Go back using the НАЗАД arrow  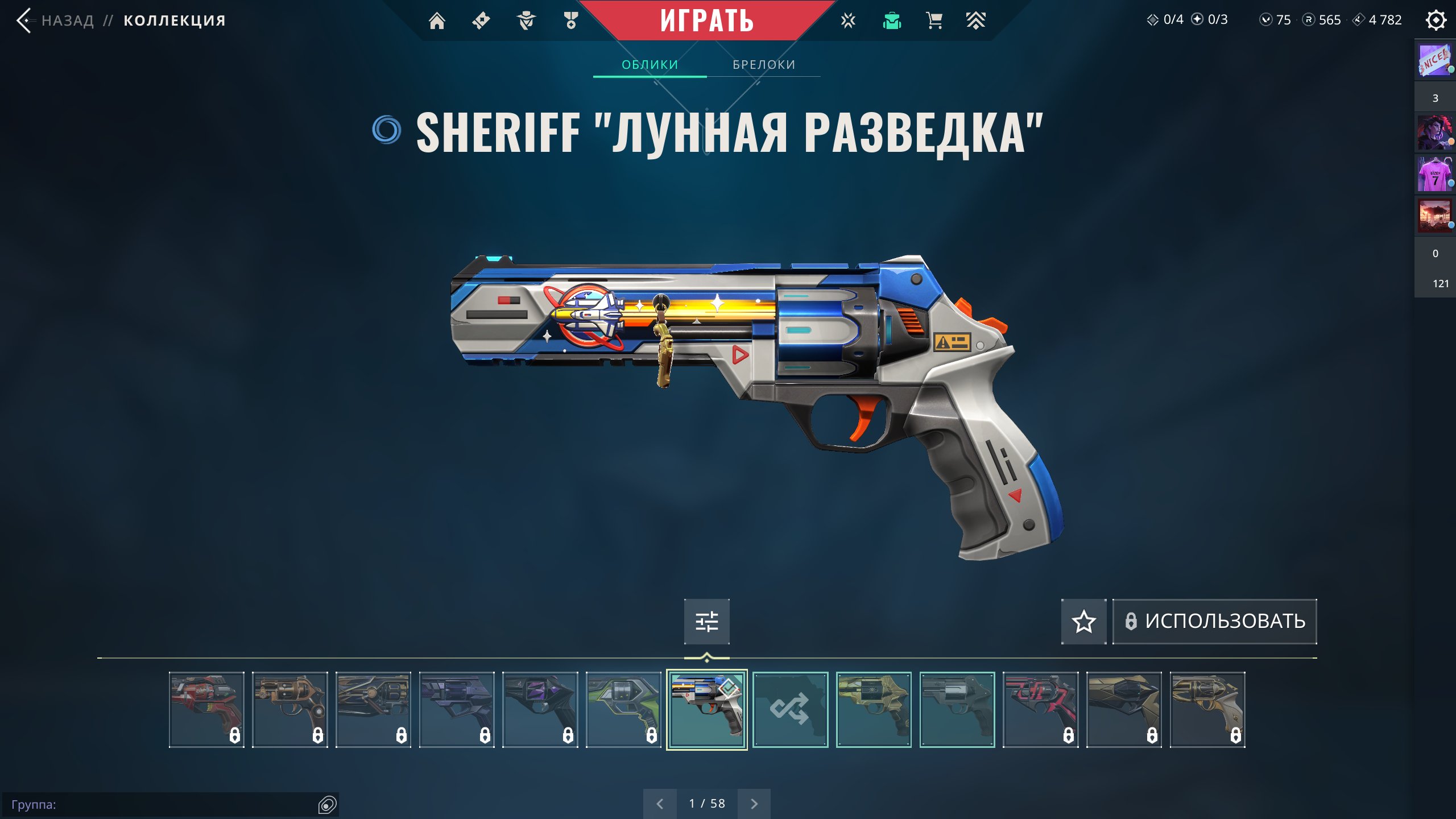tap(24, 21)
